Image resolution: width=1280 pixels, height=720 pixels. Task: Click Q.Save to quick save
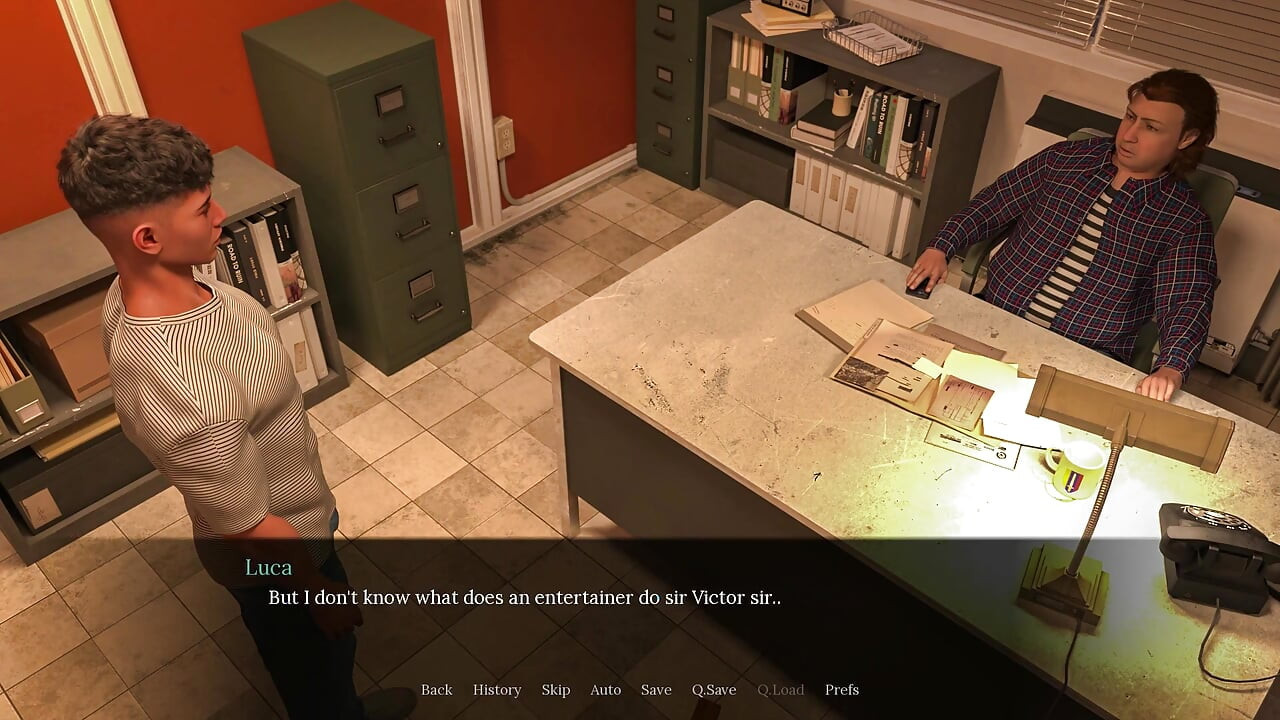tap(714, 690)
